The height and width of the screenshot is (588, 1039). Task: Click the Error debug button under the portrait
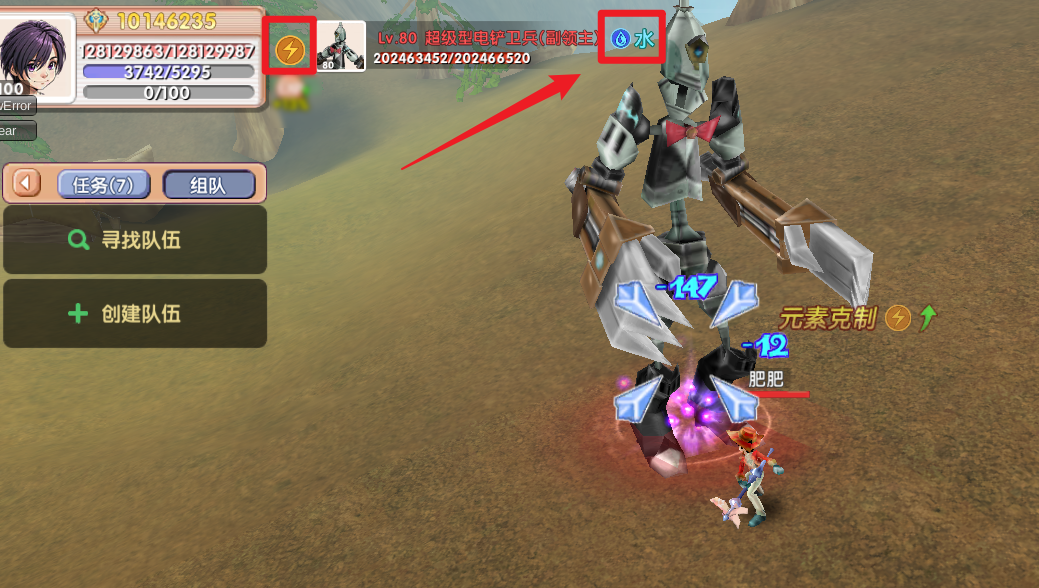click(x=17, y=106)
